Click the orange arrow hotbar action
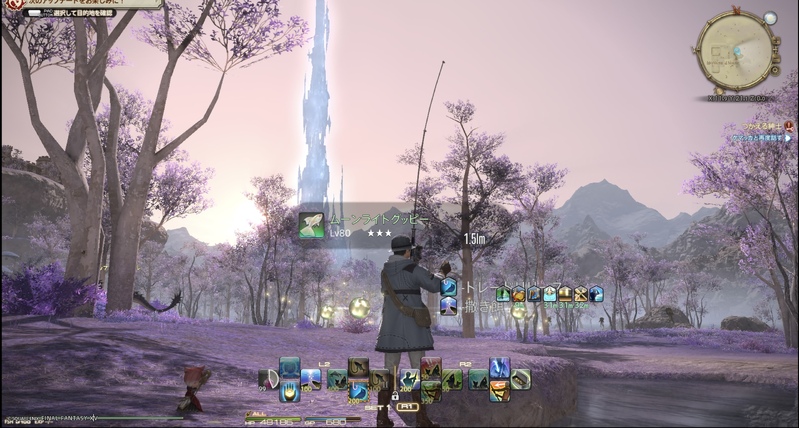 499,390
